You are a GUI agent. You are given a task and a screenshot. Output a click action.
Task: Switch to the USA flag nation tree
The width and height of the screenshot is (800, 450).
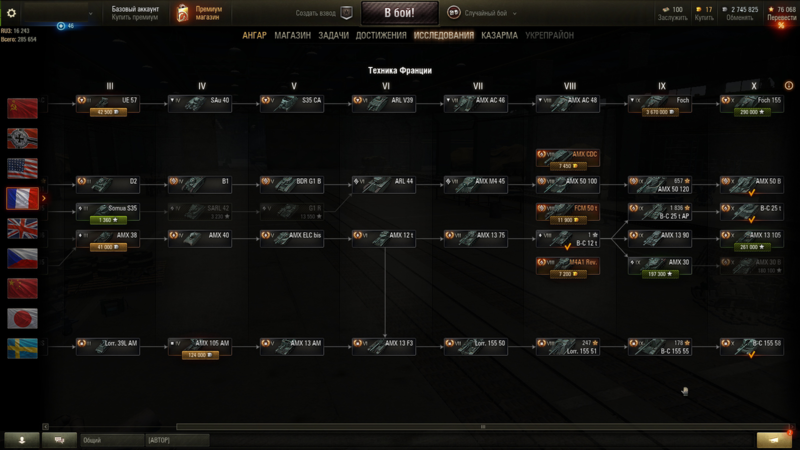click(x=22, y=168)
